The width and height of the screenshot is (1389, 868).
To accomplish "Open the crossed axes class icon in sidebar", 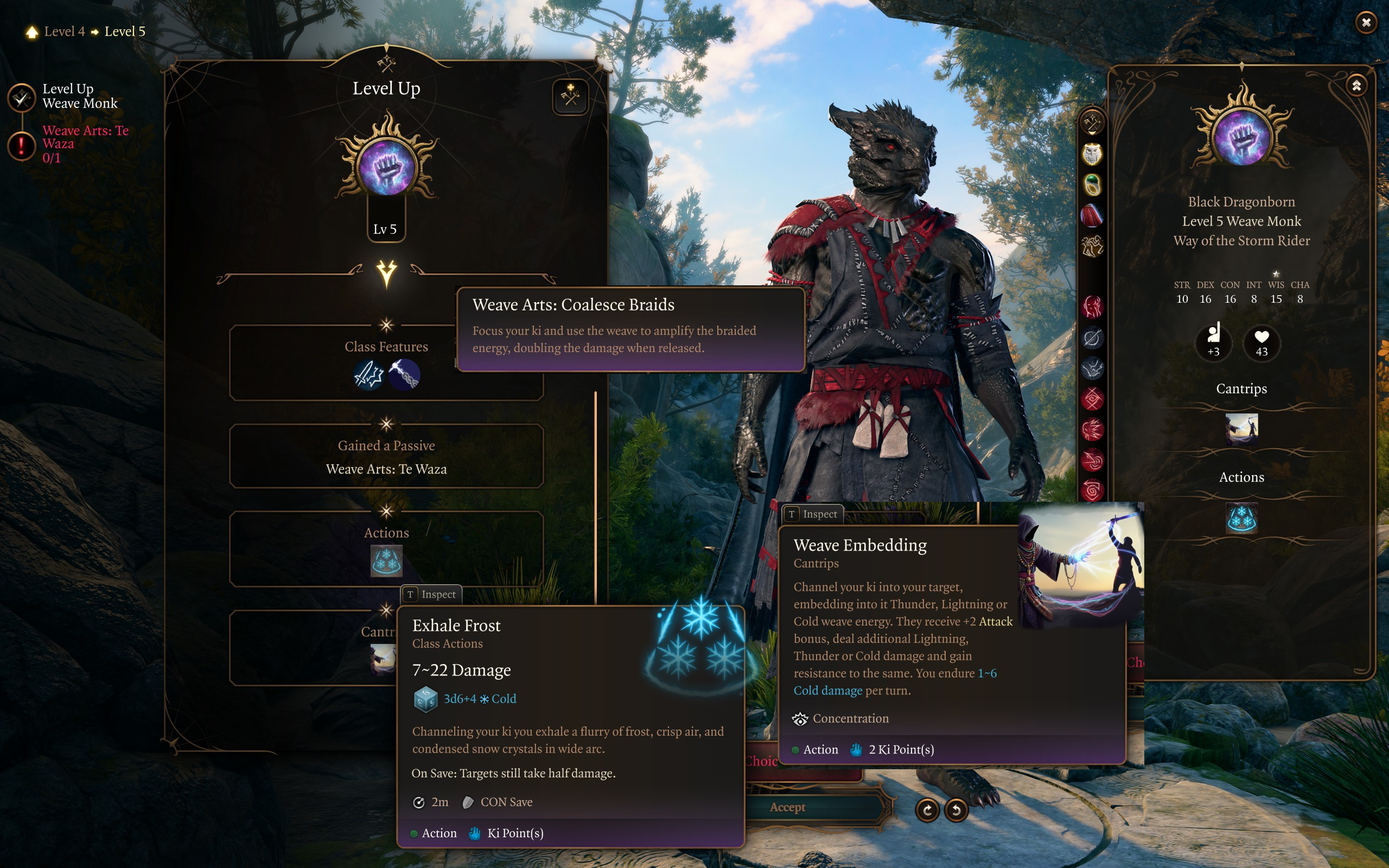I will 1092,122.
